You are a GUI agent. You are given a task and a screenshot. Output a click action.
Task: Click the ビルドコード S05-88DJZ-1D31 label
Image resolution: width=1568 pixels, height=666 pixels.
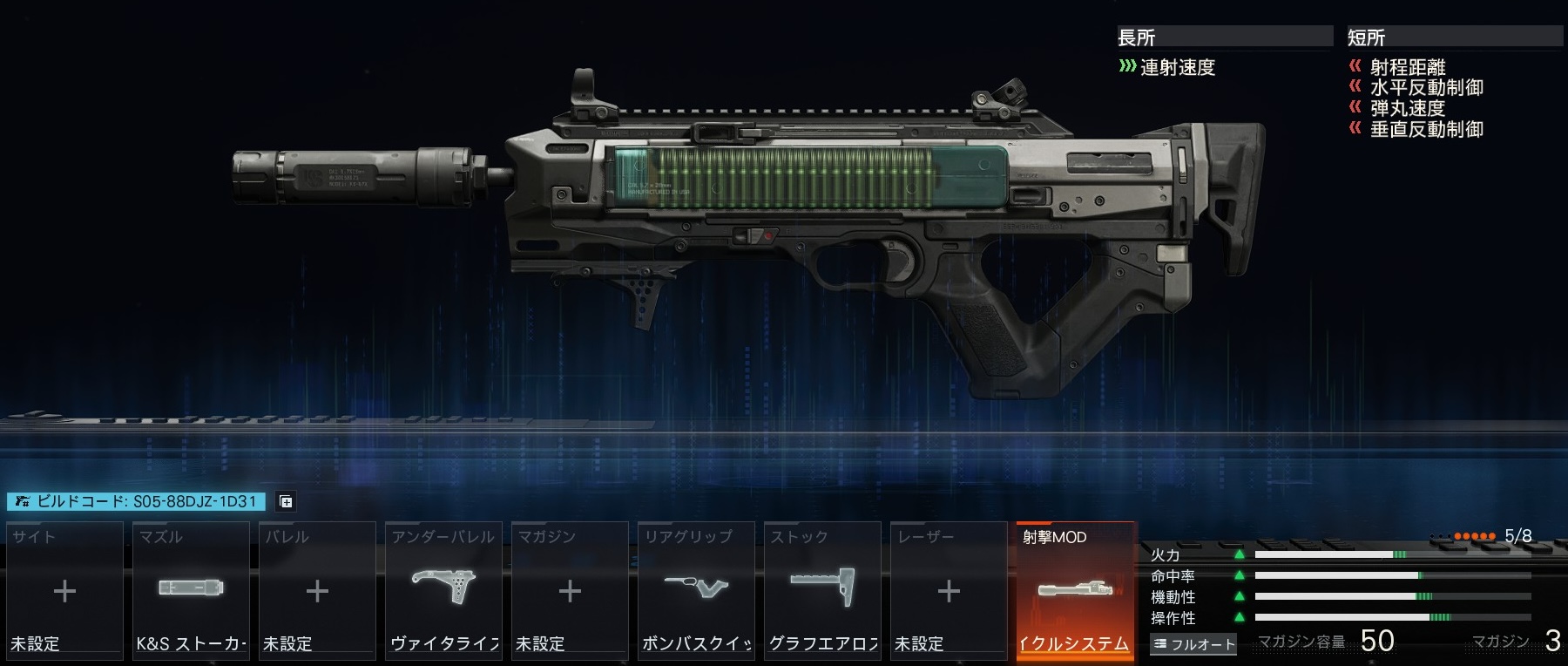click(137, 501)
